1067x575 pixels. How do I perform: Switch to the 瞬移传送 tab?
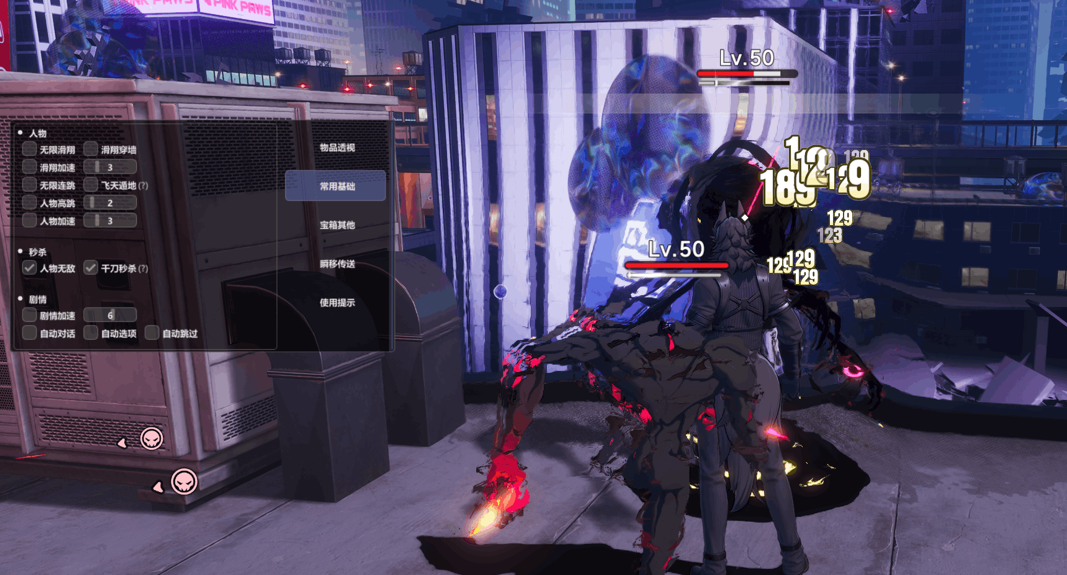click(337, 264)
